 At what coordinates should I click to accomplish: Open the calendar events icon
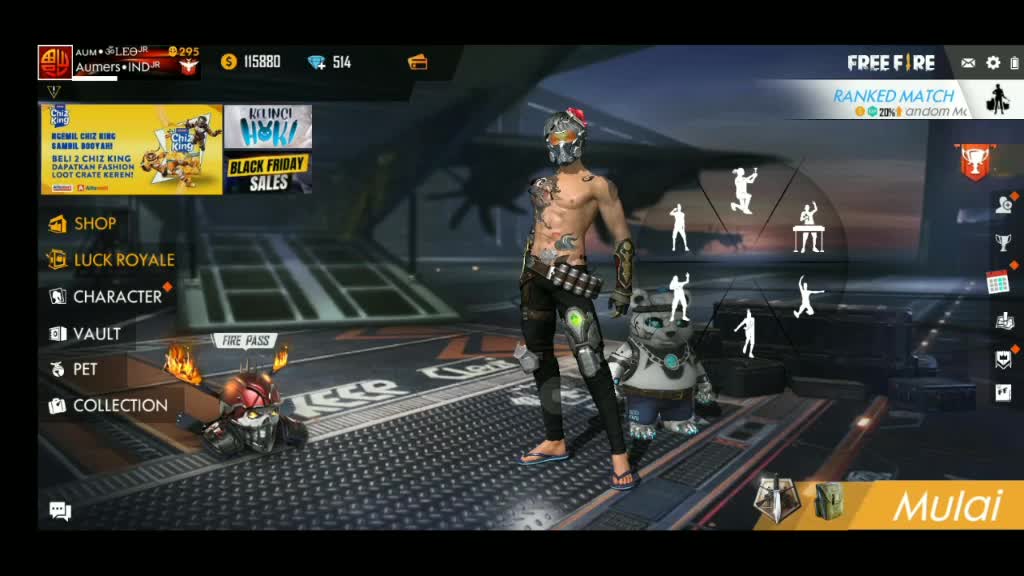998,282
